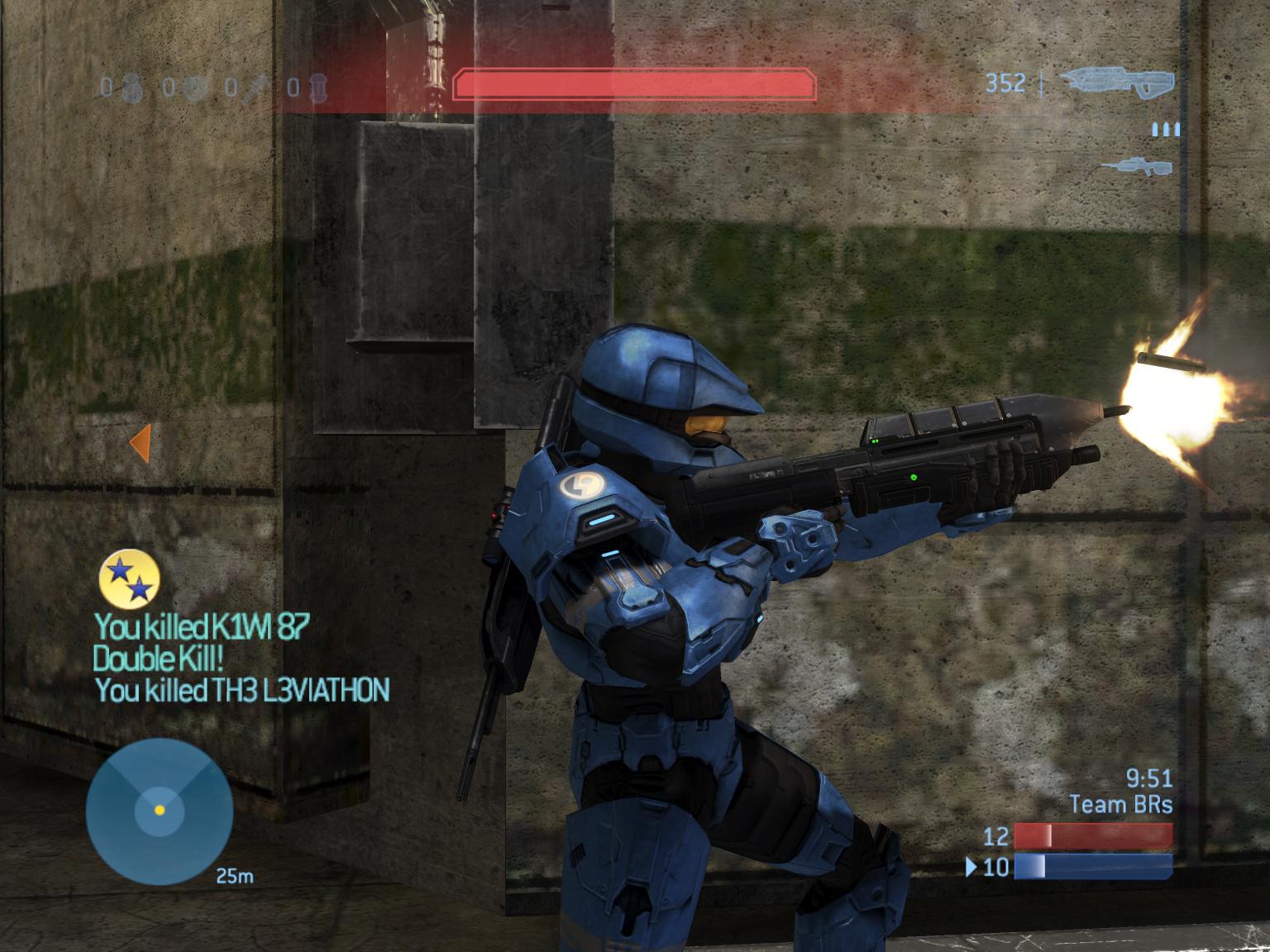Click the Double Kill medal icon

point(129,577)
